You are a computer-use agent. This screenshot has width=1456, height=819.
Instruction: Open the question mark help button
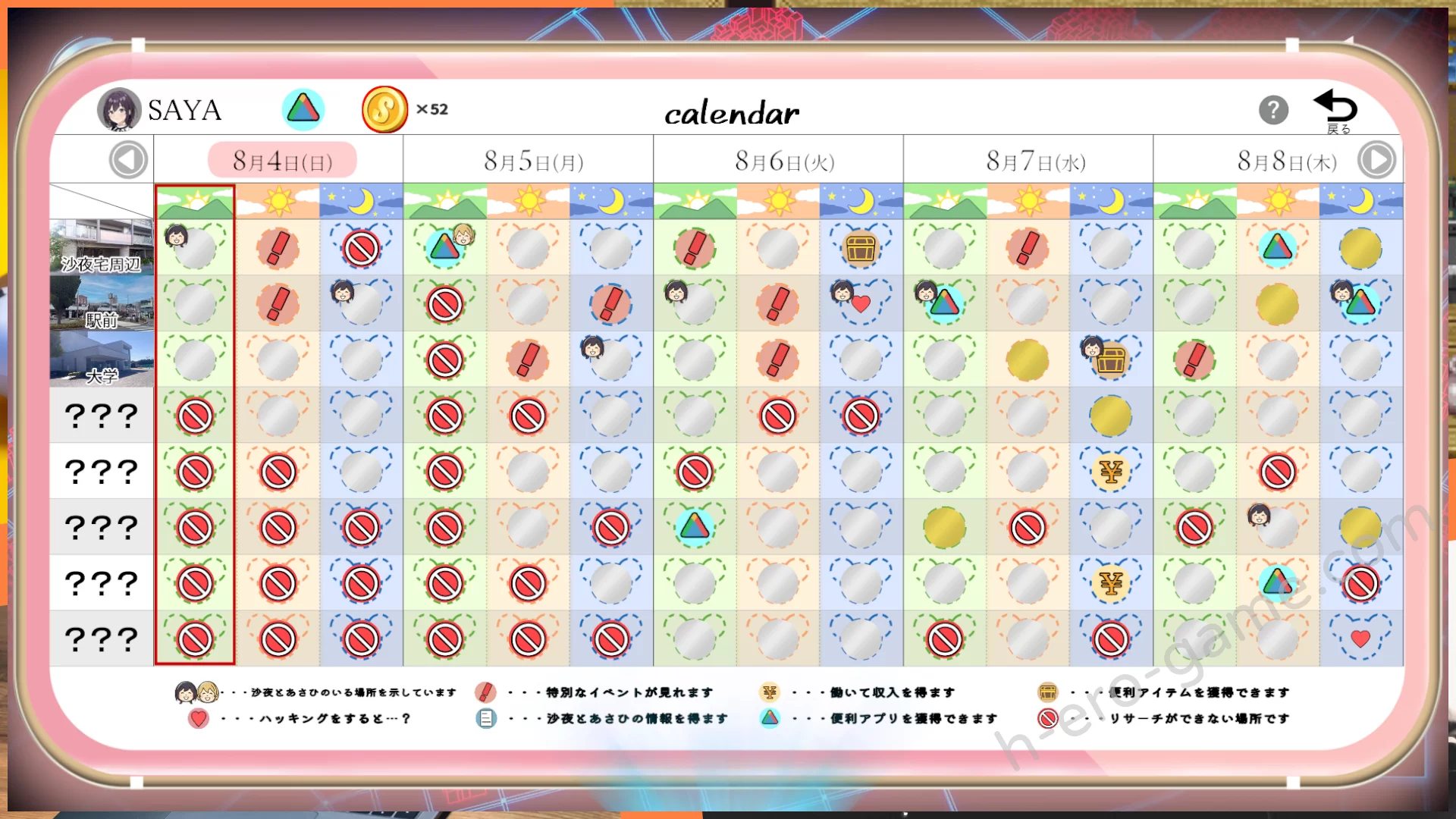[1273, 111]
